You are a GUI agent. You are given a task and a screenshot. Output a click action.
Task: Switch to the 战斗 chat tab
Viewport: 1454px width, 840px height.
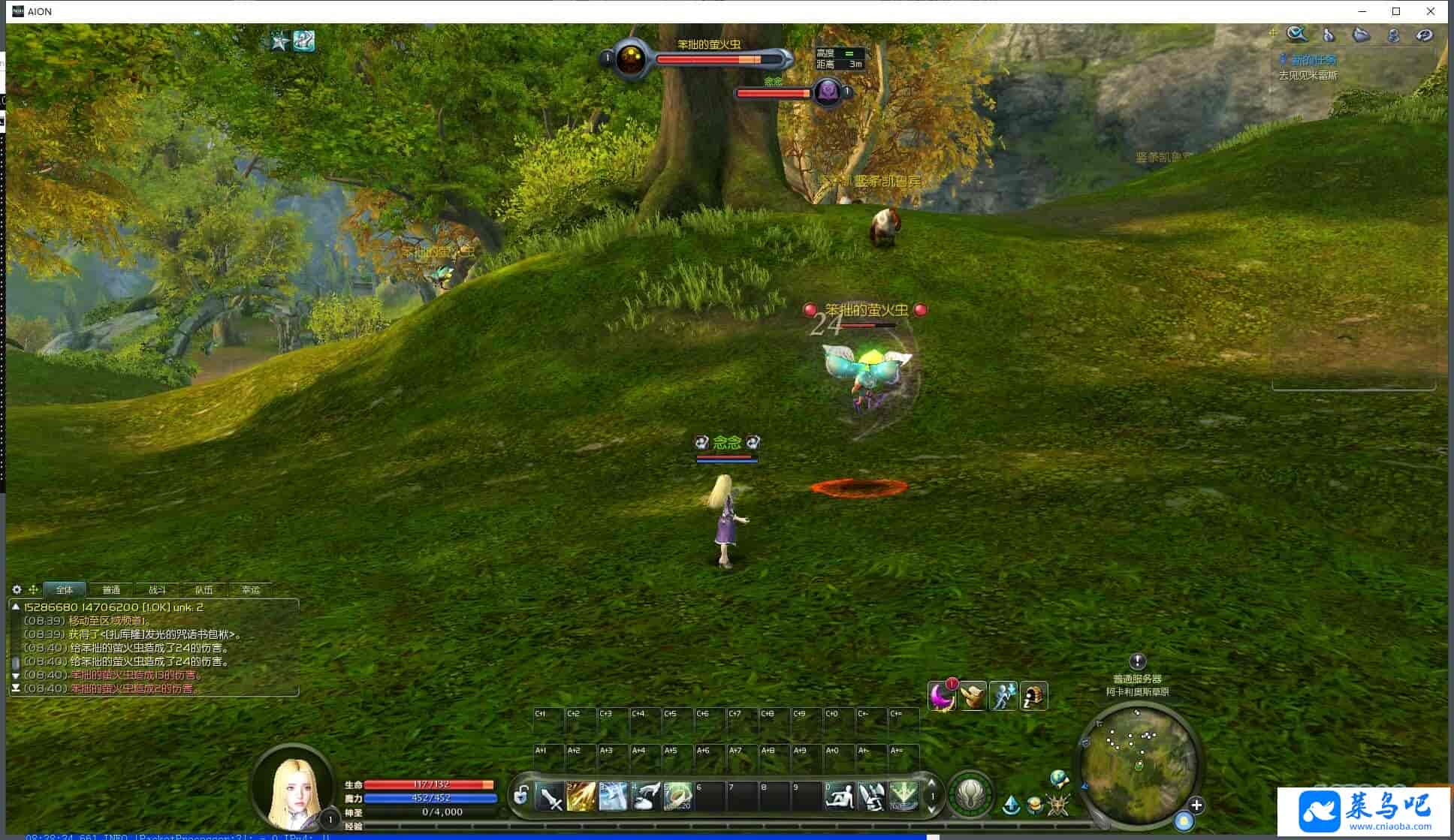pyautogui.click(x=157, y=590)
